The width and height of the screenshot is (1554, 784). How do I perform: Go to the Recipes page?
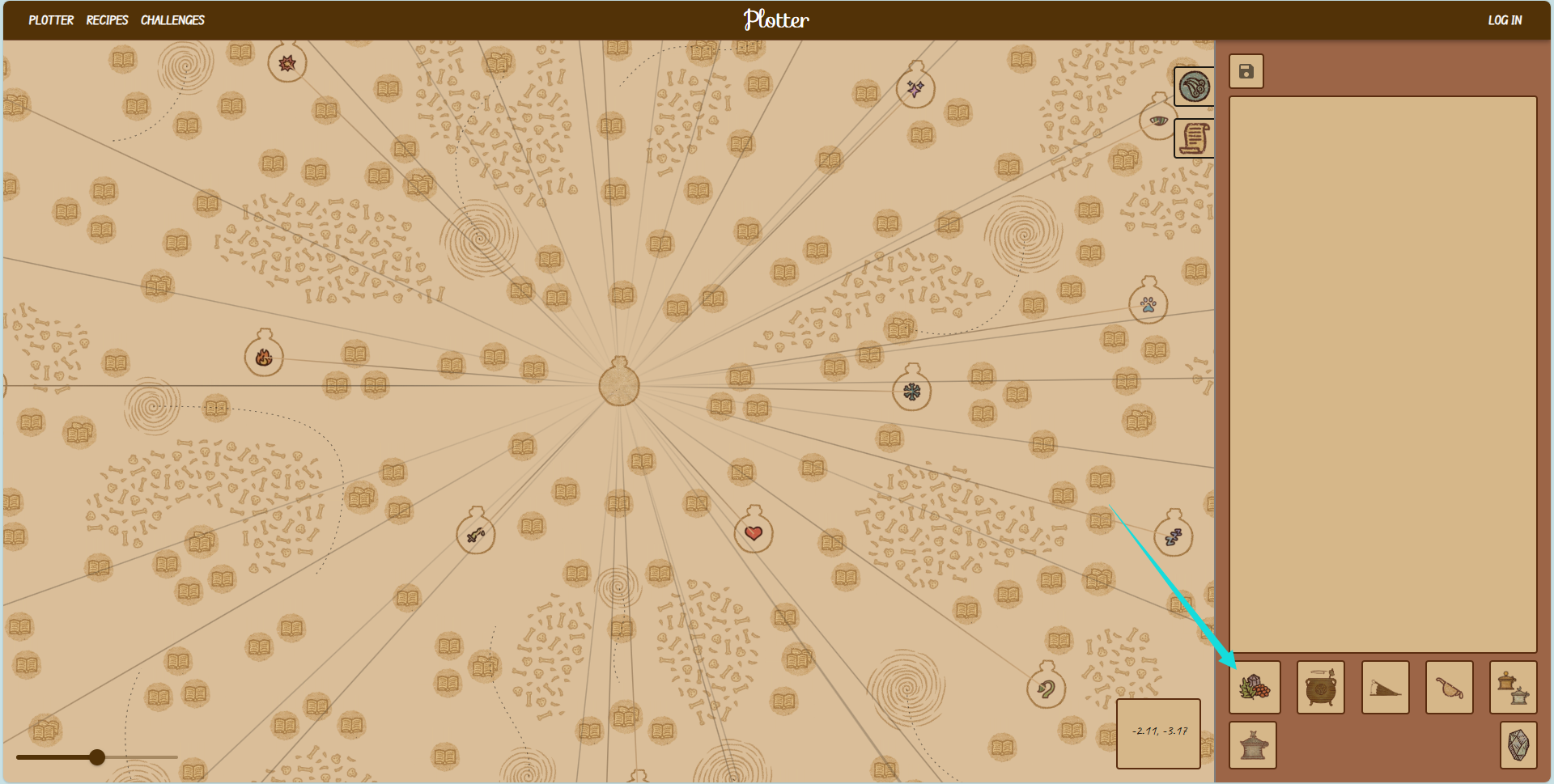tap(107, 20)
